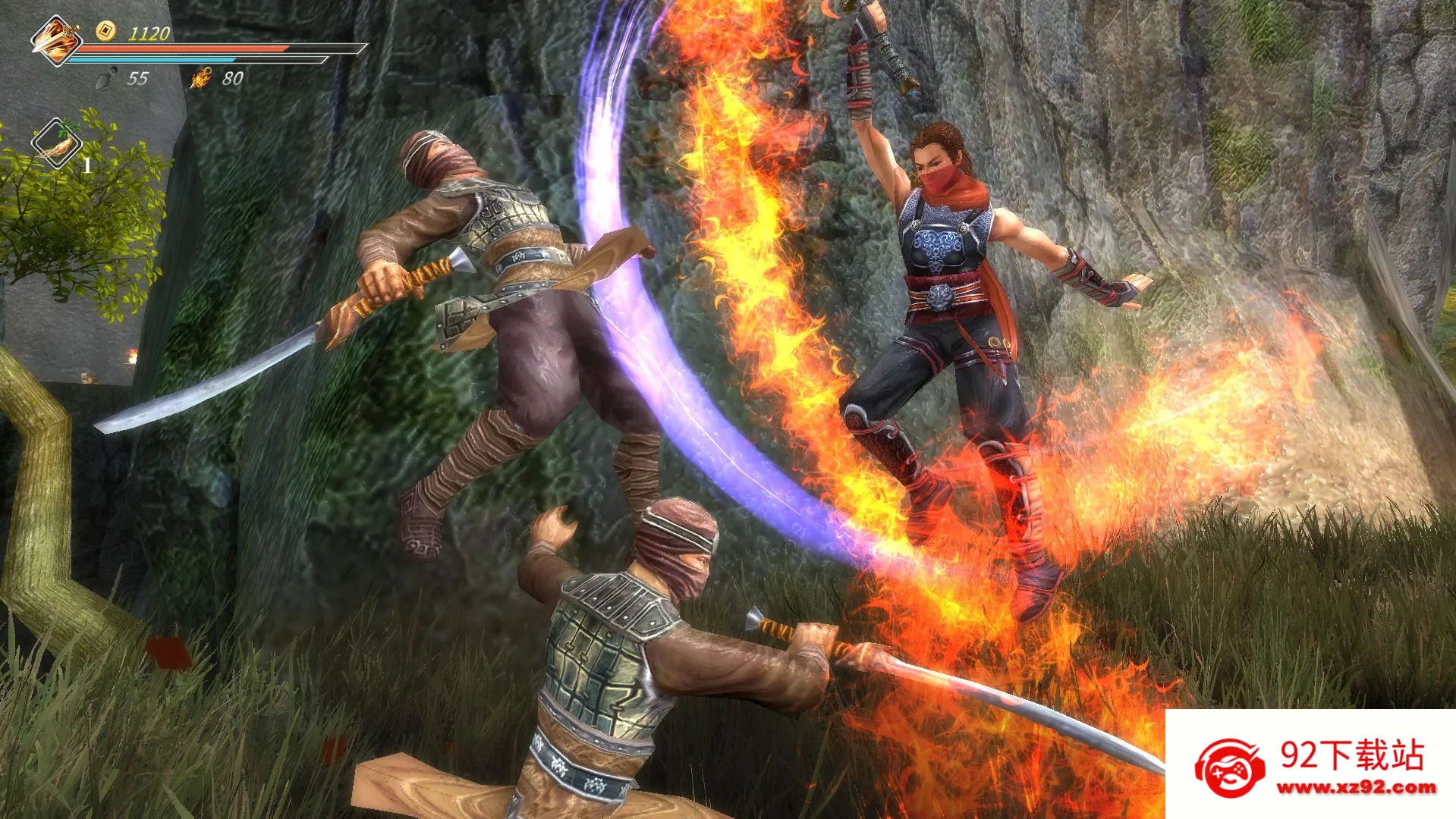Select the flaming dart ammo icon
Screen dimensions: 1456x819
point(201,77)
